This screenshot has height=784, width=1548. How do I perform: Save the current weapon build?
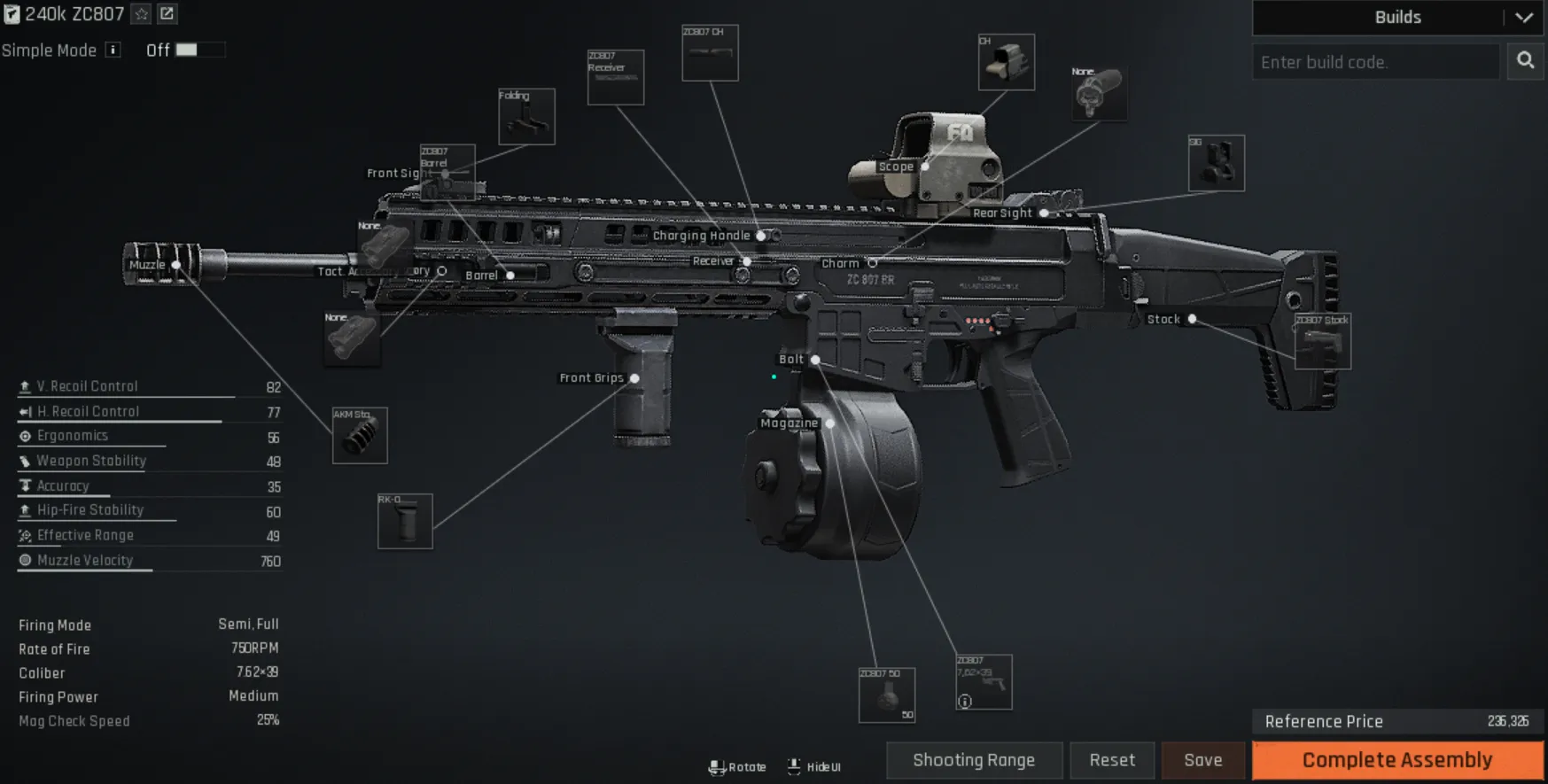coord(1202,760)
